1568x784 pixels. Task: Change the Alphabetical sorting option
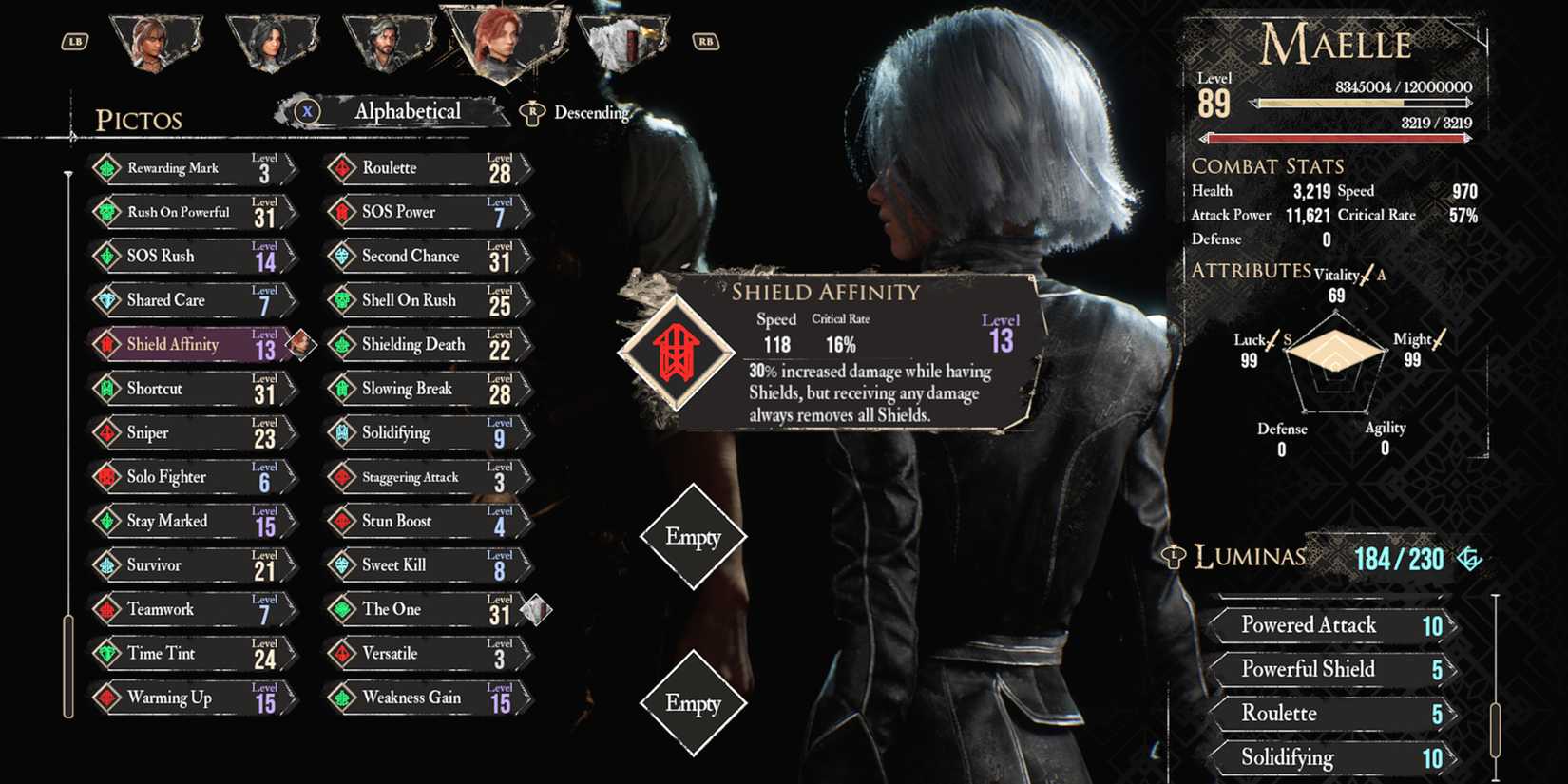coord(407,111)
